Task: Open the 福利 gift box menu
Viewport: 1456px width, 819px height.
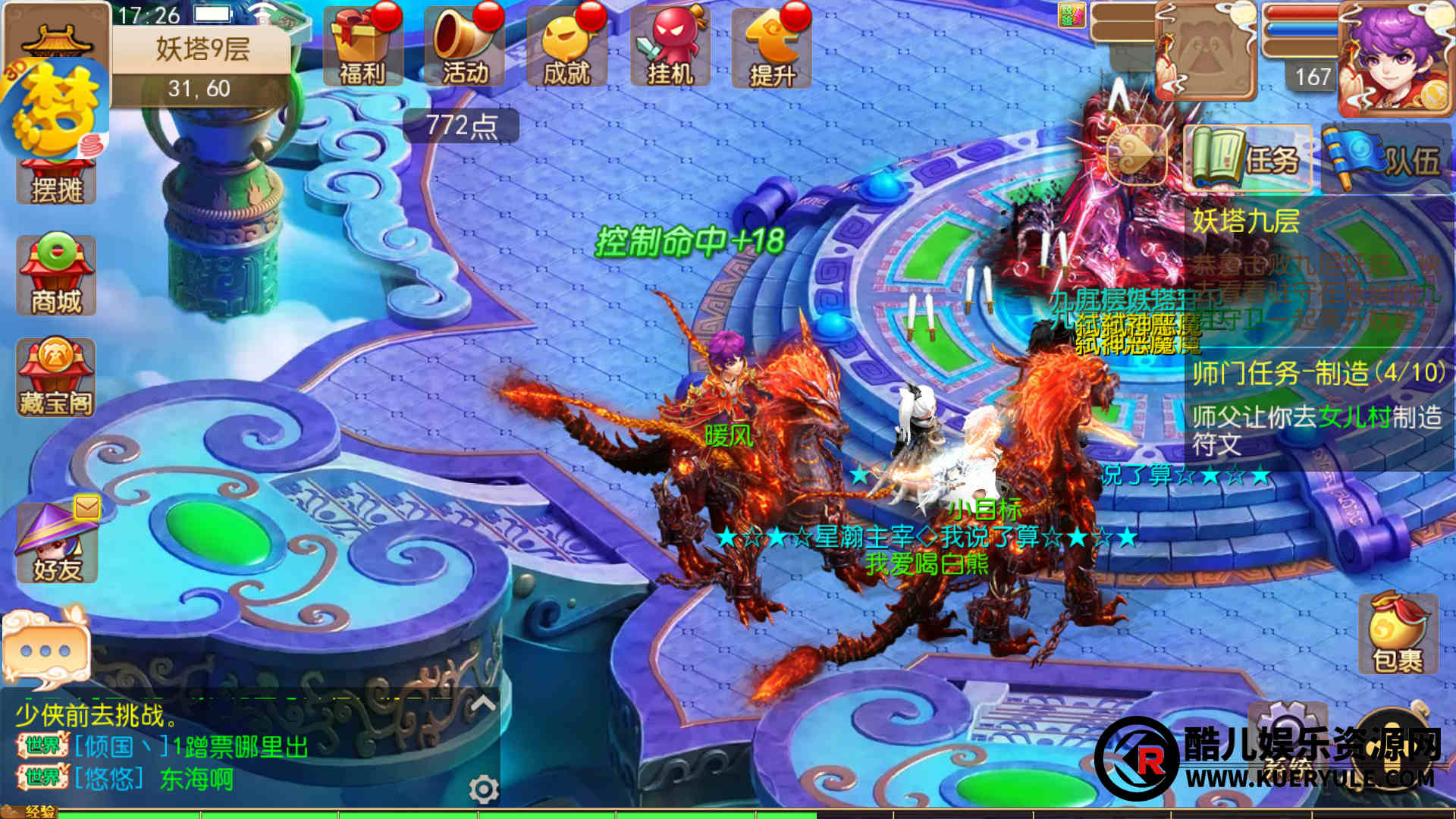Action: pyautogui.click(x=362, y=47)
